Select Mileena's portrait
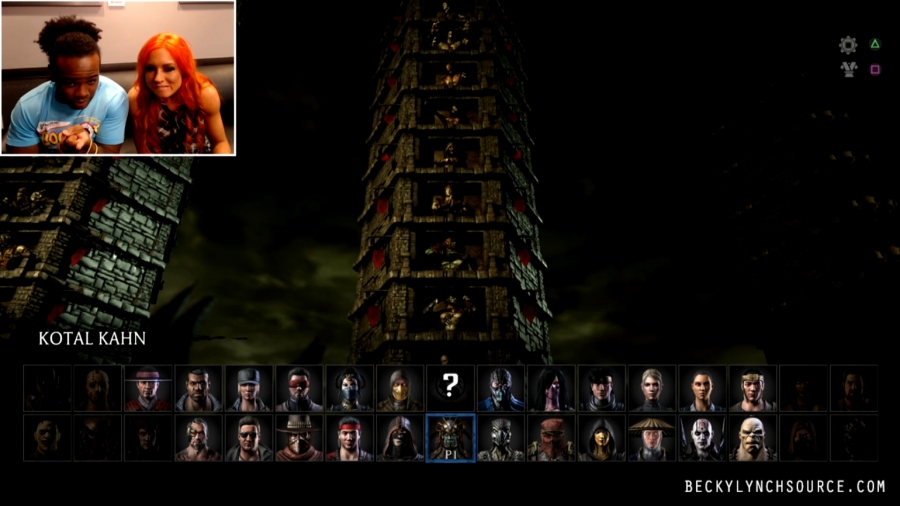The image size is (900, 506). (x=552, y=389)
